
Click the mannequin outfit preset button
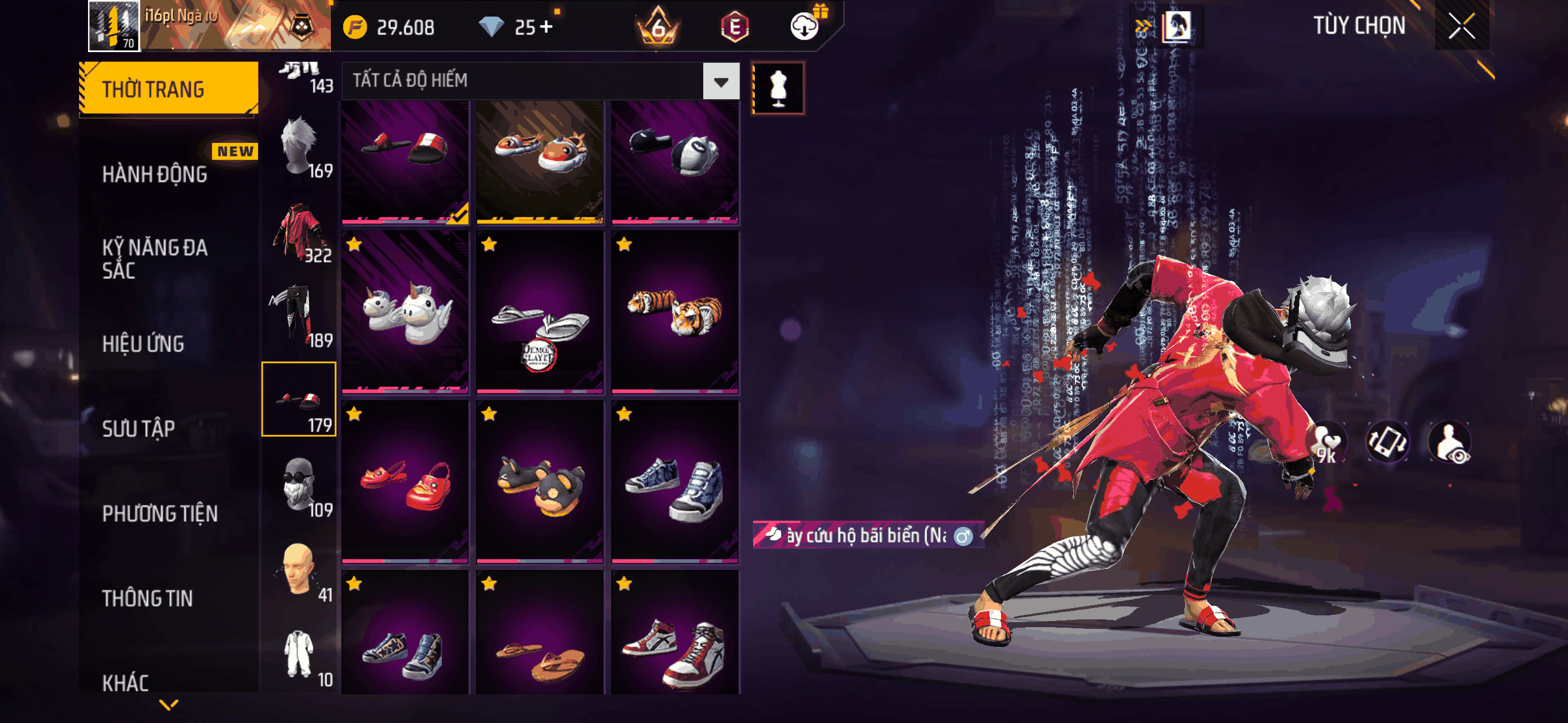pyautogui.click(x=778, y=88)
